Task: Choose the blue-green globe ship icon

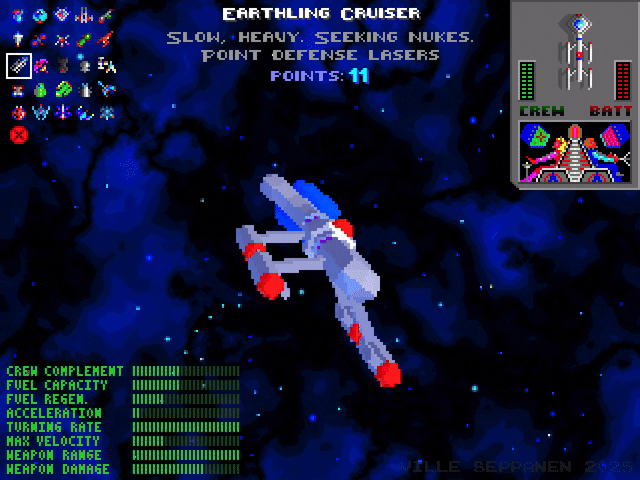Action: 39,15
